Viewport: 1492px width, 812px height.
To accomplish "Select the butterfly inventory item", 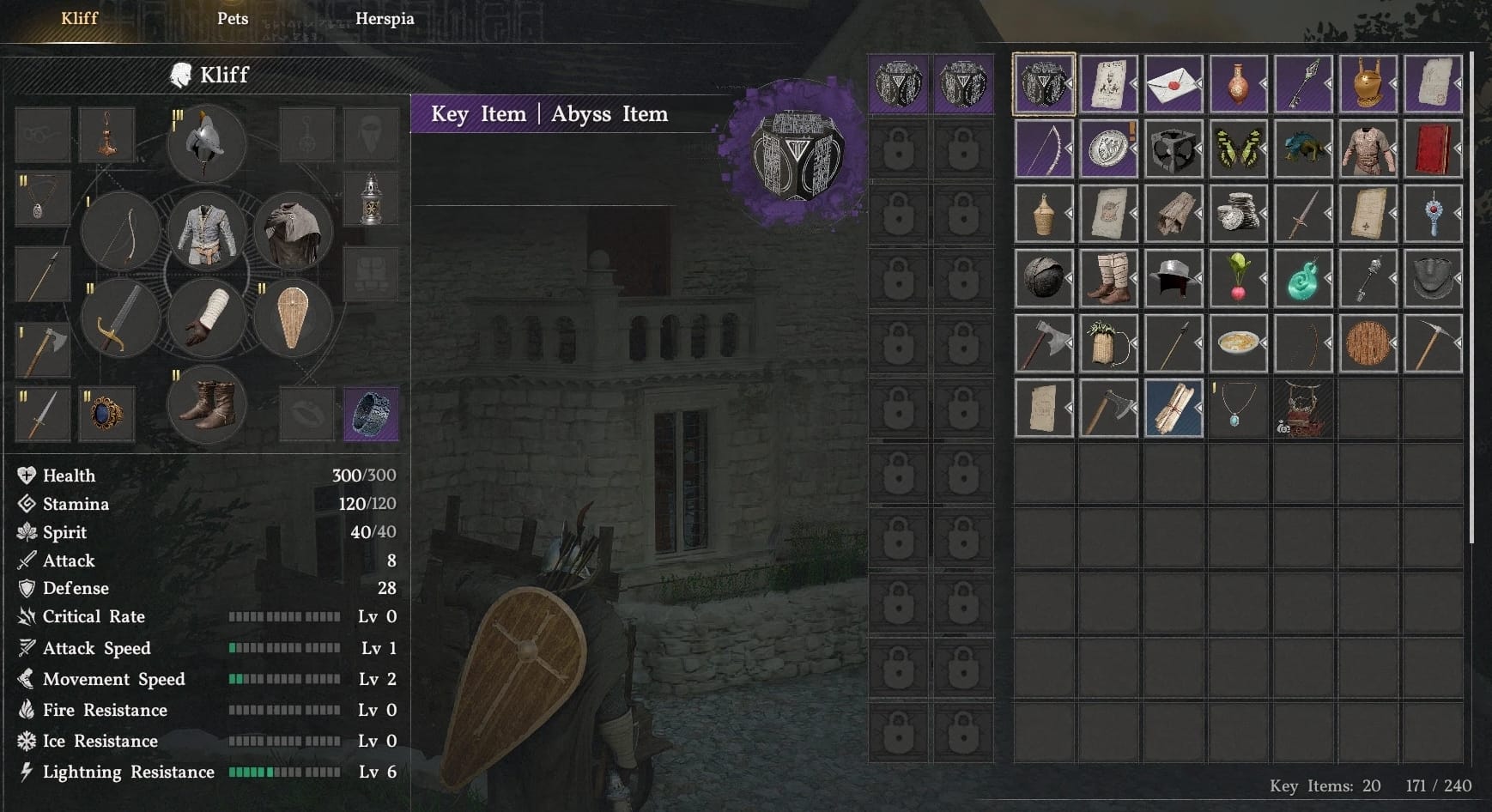I will (x=1238, y=148).
